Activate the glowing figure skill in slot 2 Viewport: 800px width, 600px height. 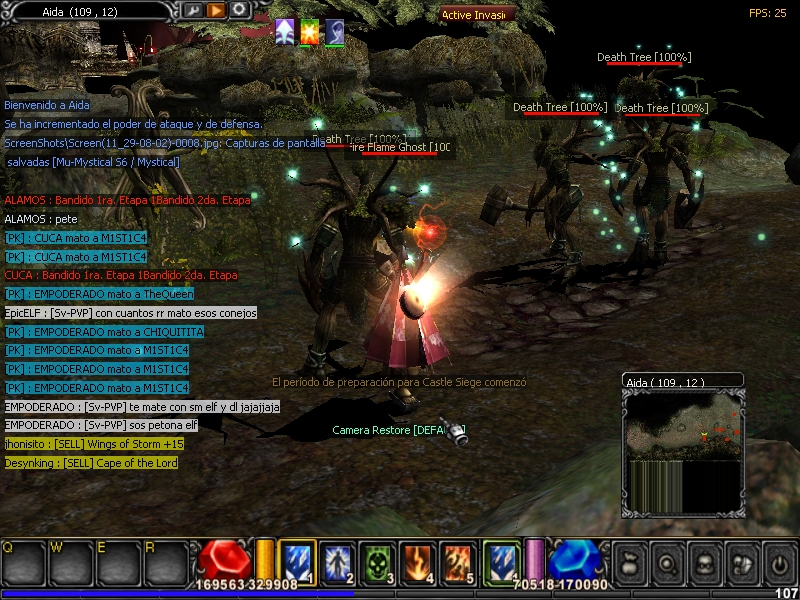point(336,560)
